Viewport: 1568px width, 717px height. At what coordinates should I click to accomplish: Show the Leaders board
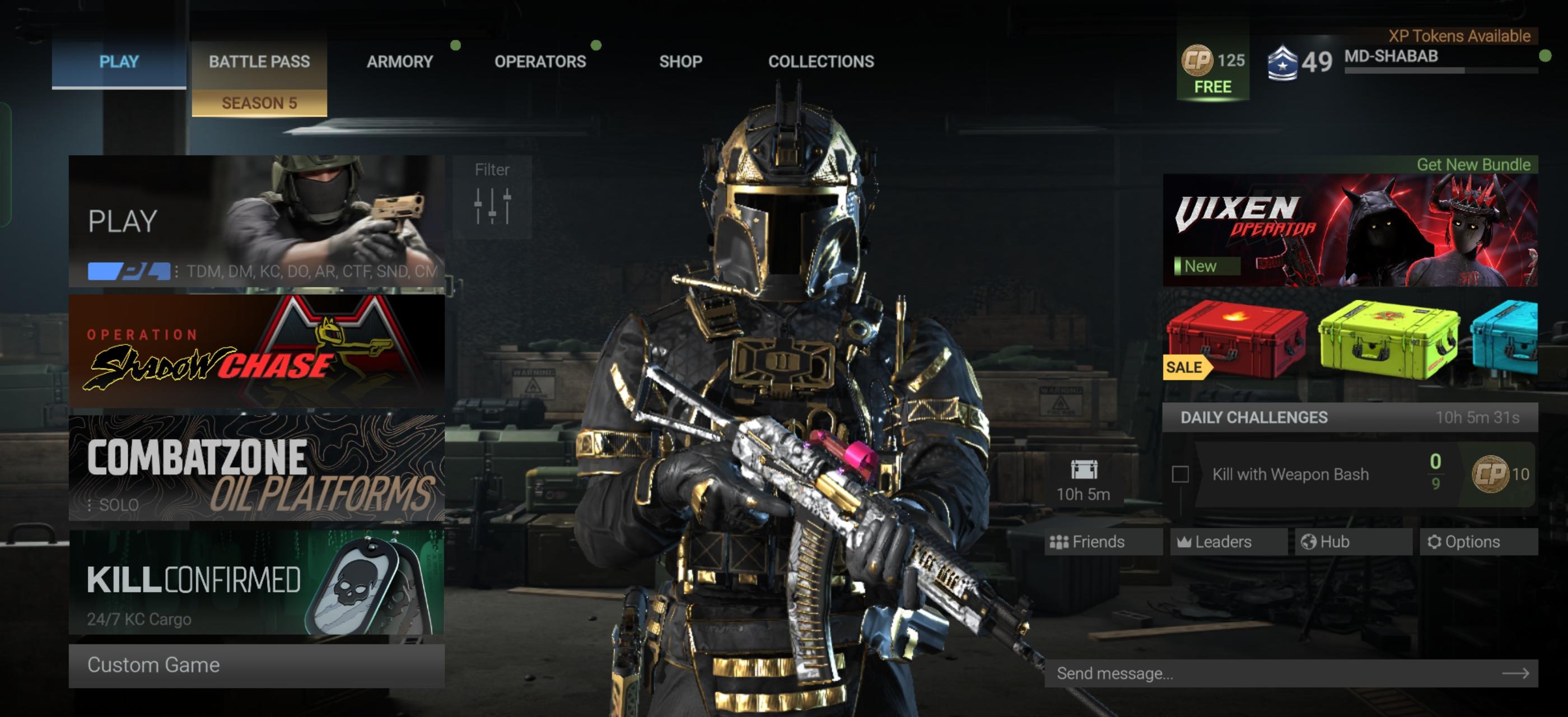click(x=1227, y=542)
